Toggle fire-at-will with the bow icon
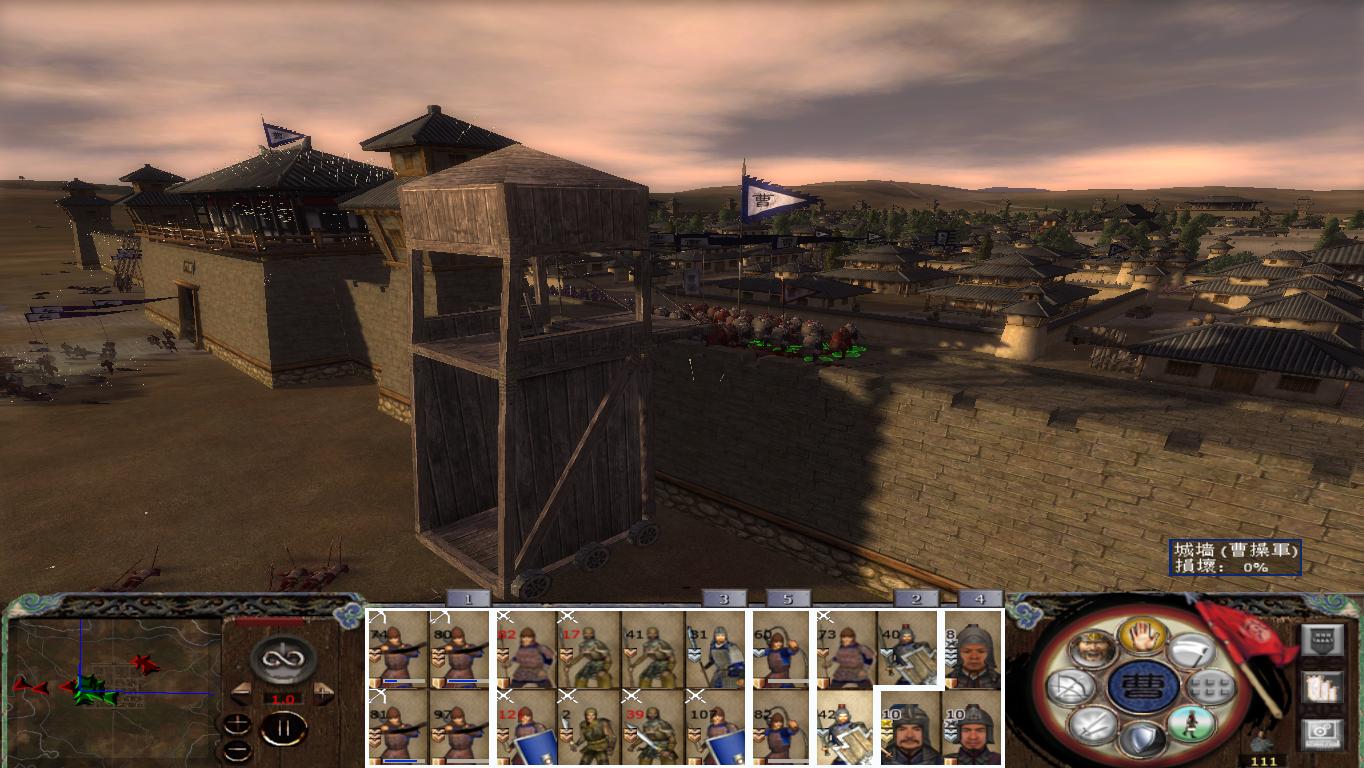The height and width of the screenshot is (768, 1364). 1072,688
